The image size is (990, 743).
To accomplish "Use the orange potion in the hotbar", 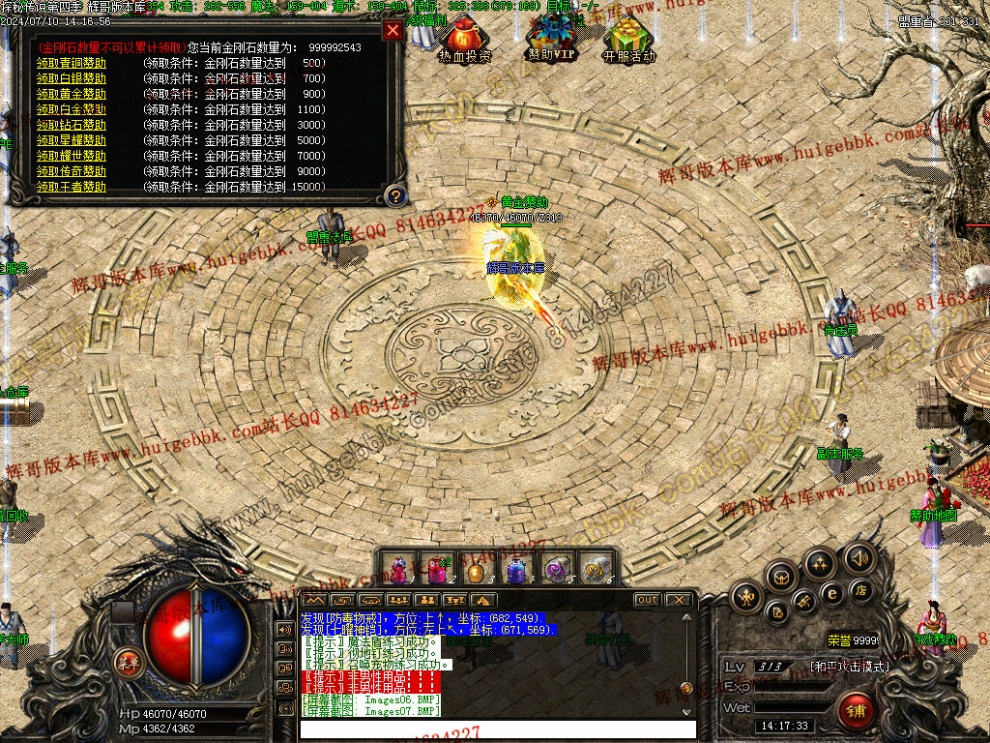I will (x=476, y=570).
